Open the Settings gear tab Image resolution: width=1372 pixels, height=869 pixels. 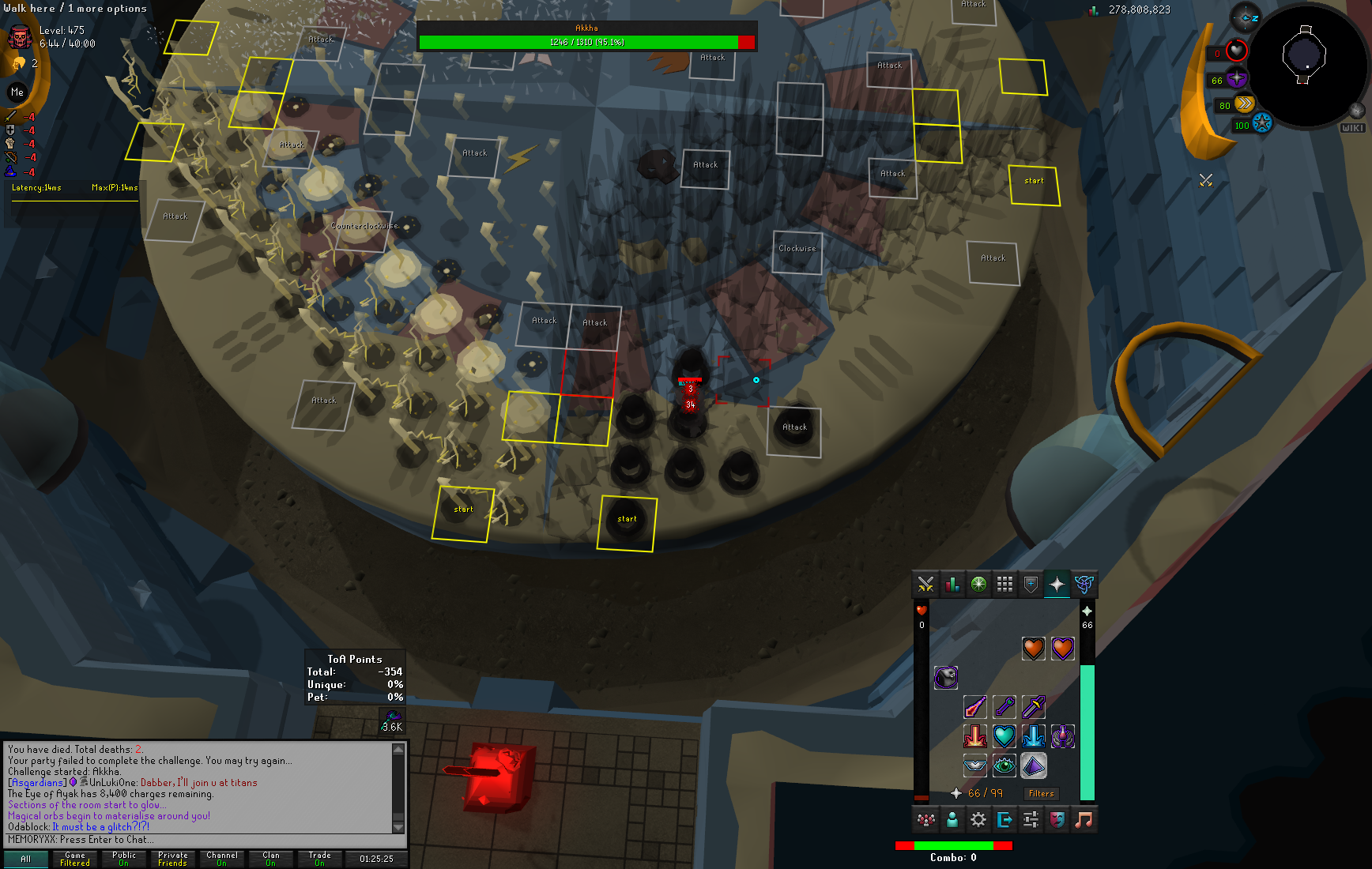pyautogui.click(x=978, y=819)
